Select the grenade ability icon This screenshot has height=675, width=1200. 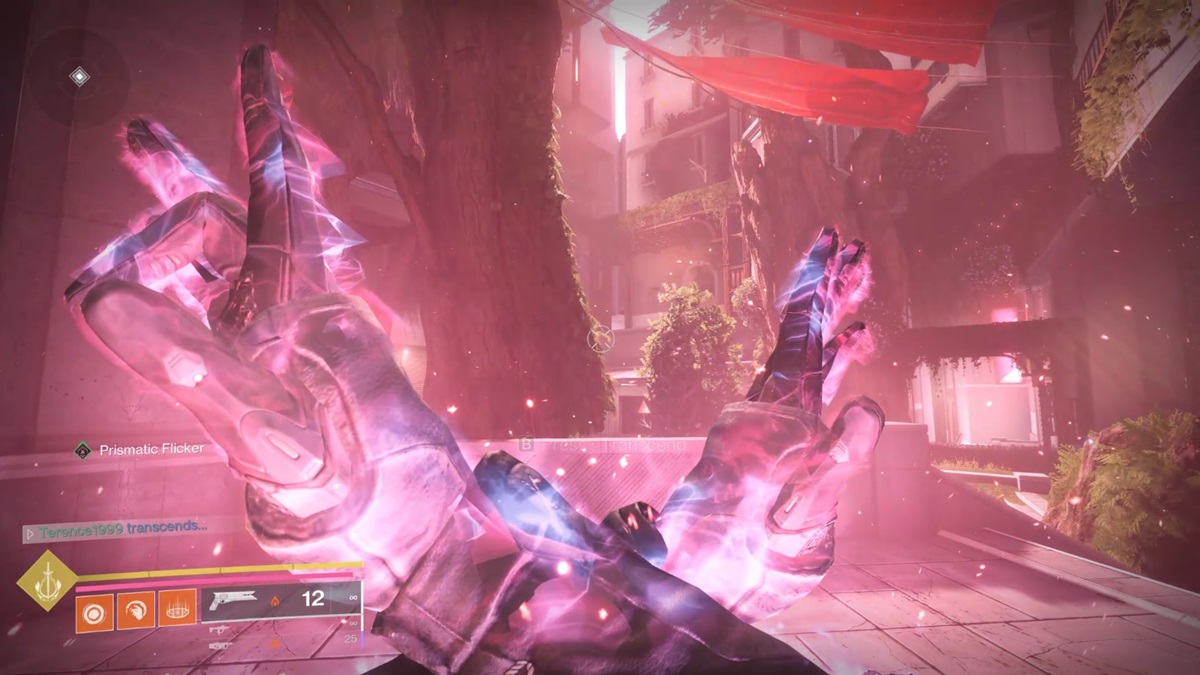click(95, 608)
